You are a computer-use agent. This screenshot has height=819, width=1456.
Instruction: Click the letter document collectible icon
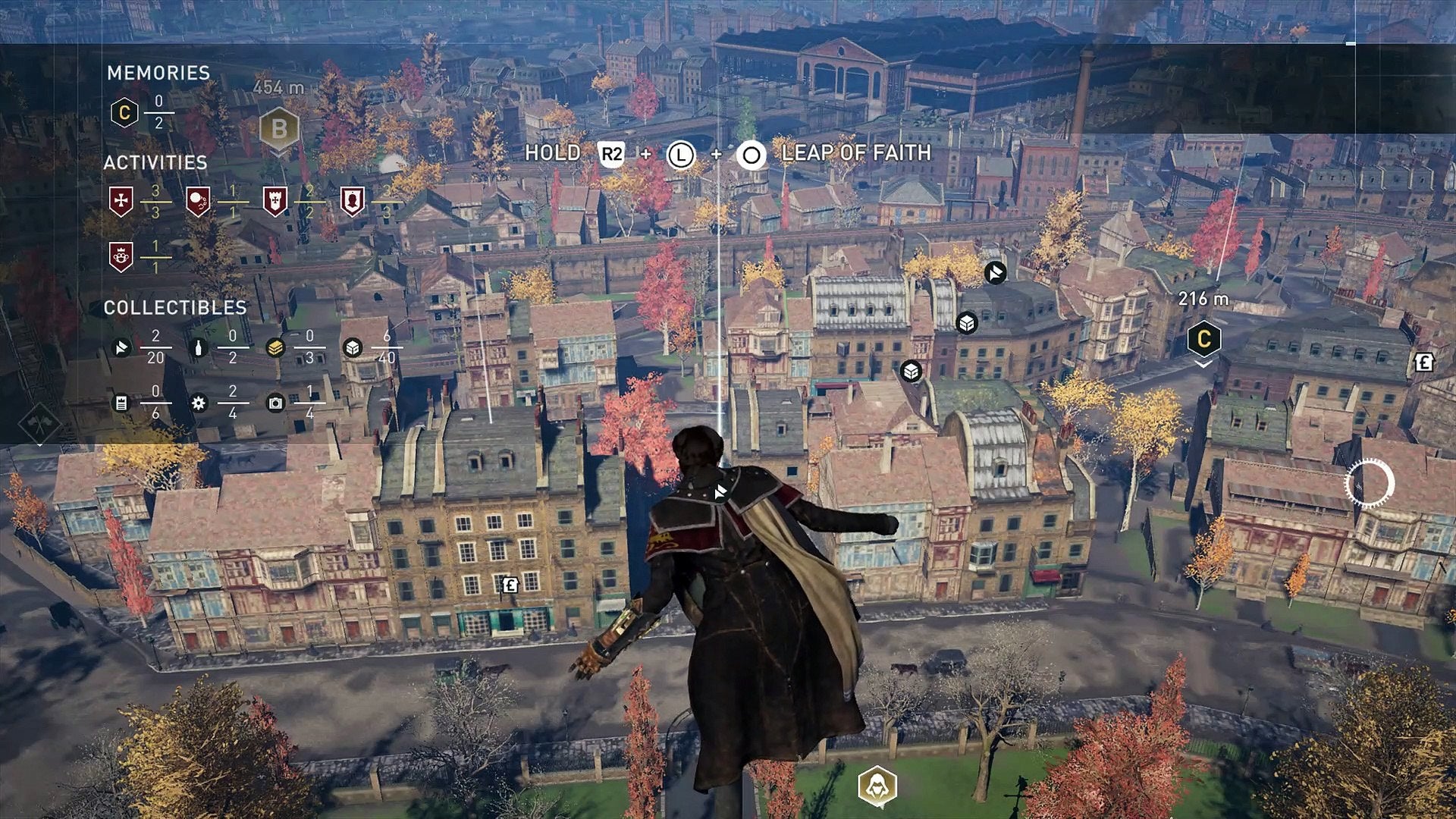[x=121, y=403]
